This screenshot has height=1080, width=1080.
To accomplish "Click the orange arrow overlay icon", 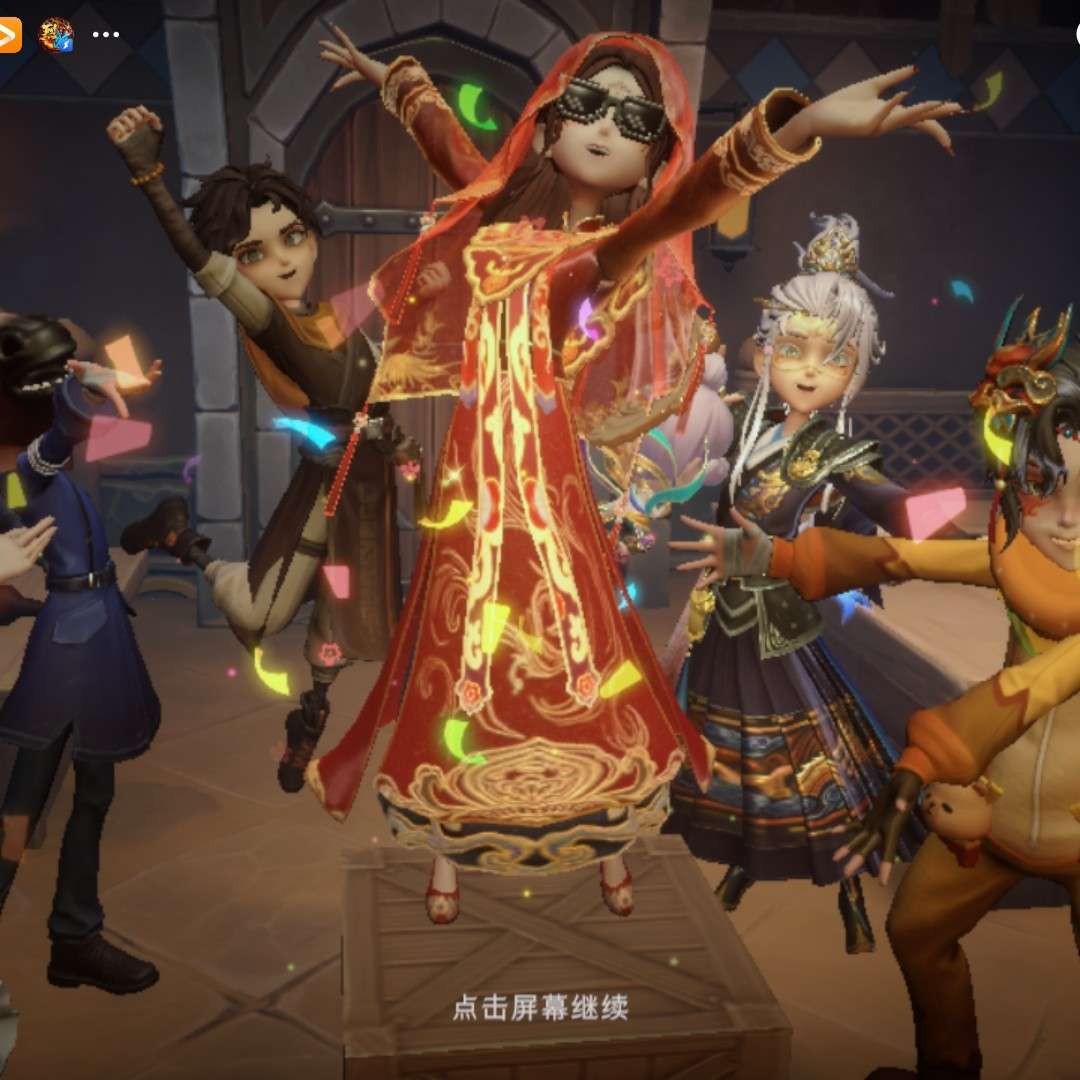I will click(9, 34).
